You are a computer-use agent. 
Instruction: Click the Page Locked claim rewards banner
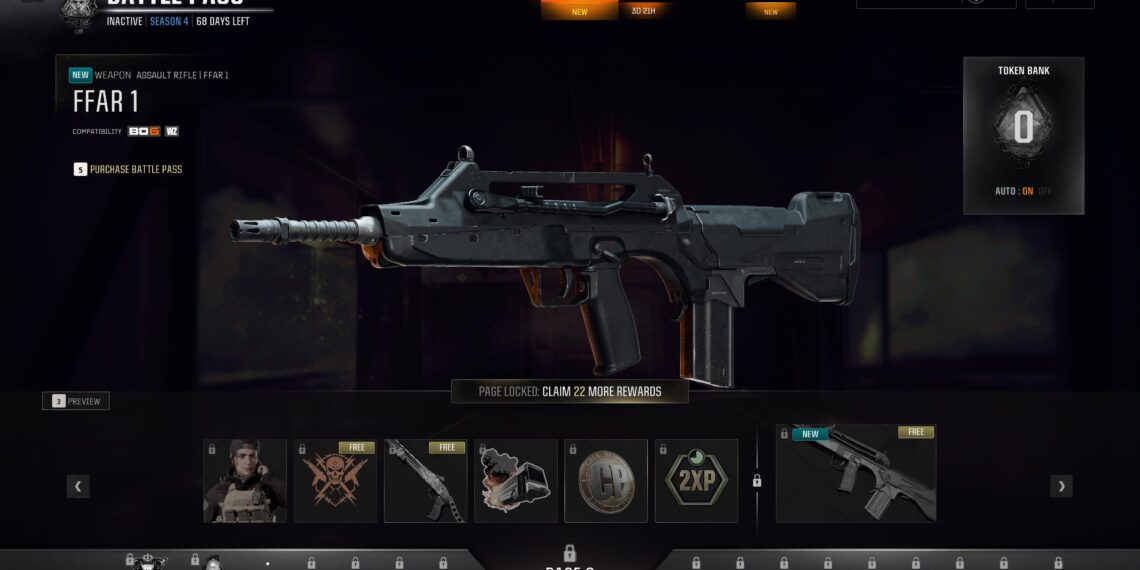(570, 392)
